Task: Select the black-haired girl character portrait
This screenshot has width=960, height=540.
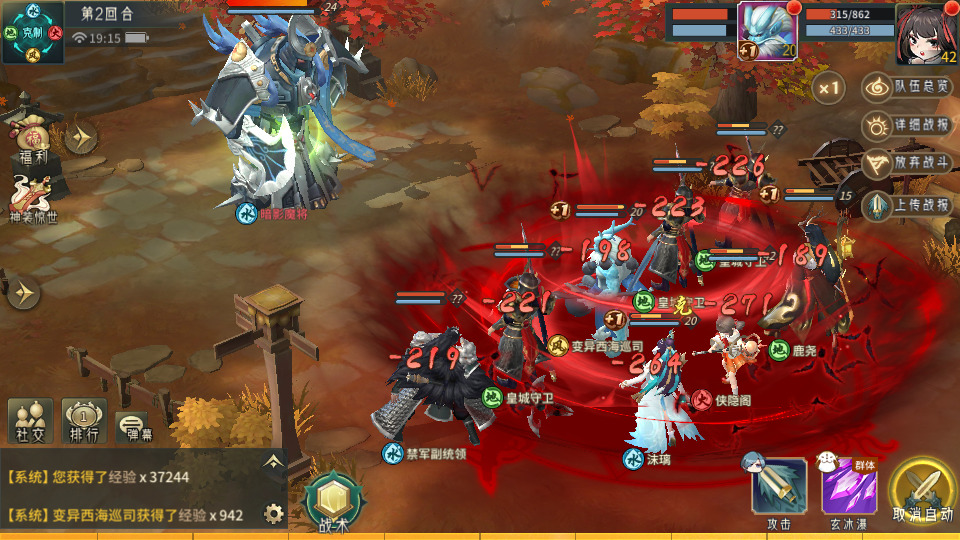Action: [926, 32]
